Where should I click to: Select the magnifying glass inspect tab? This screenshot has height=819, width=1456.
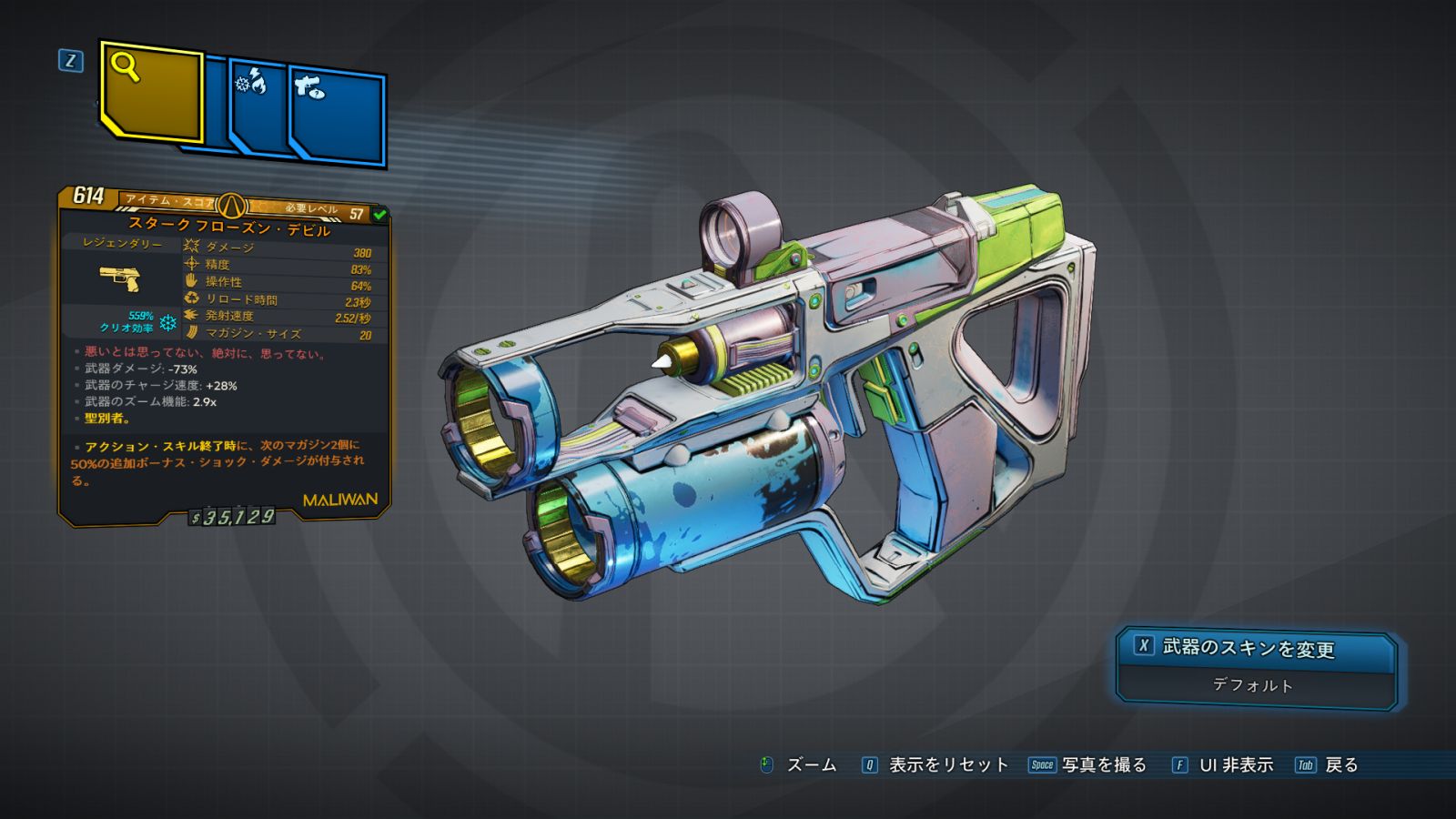[151, 91]
